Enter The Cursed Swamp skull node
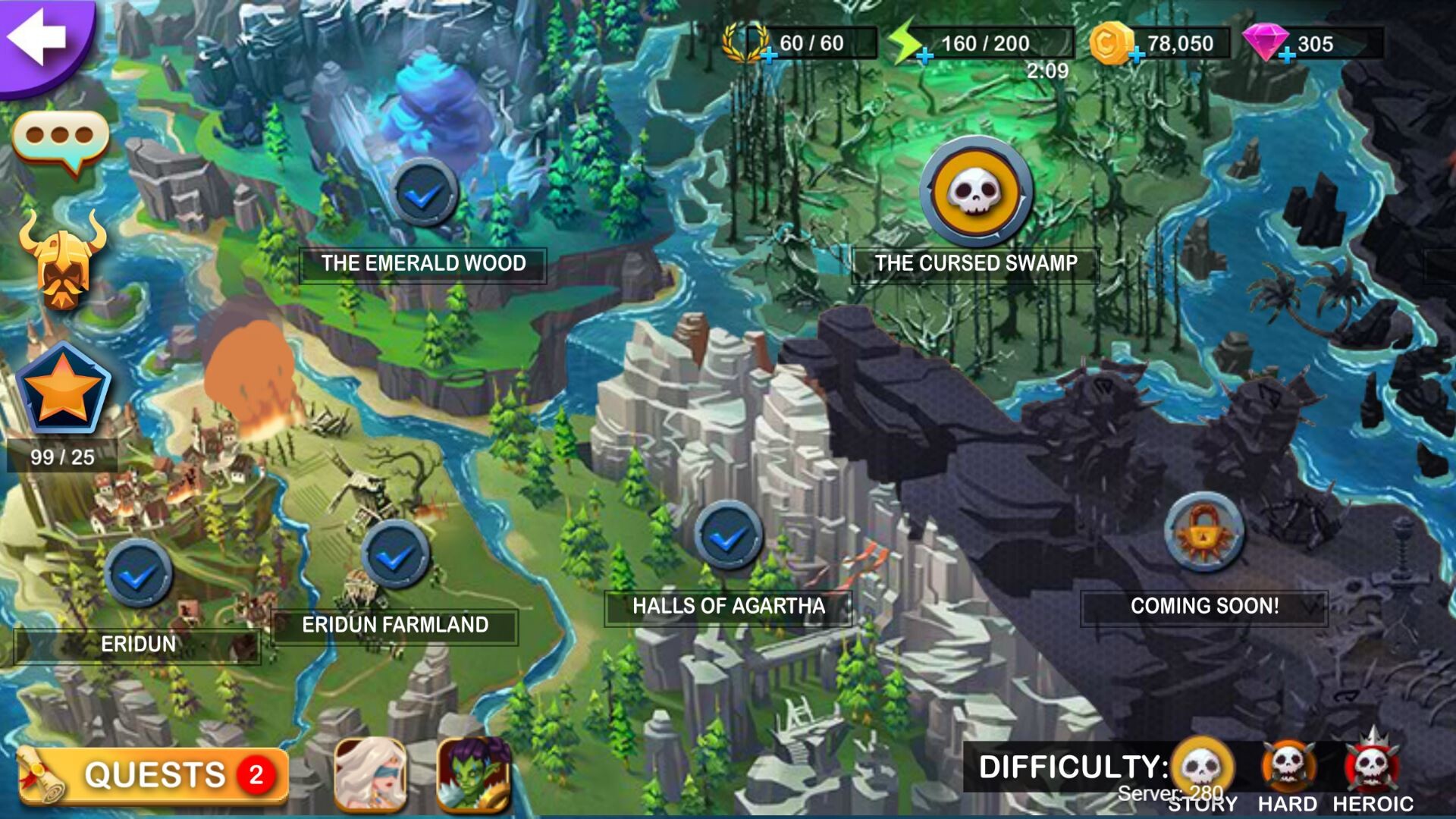1456x819 pixels. point(976,191)
